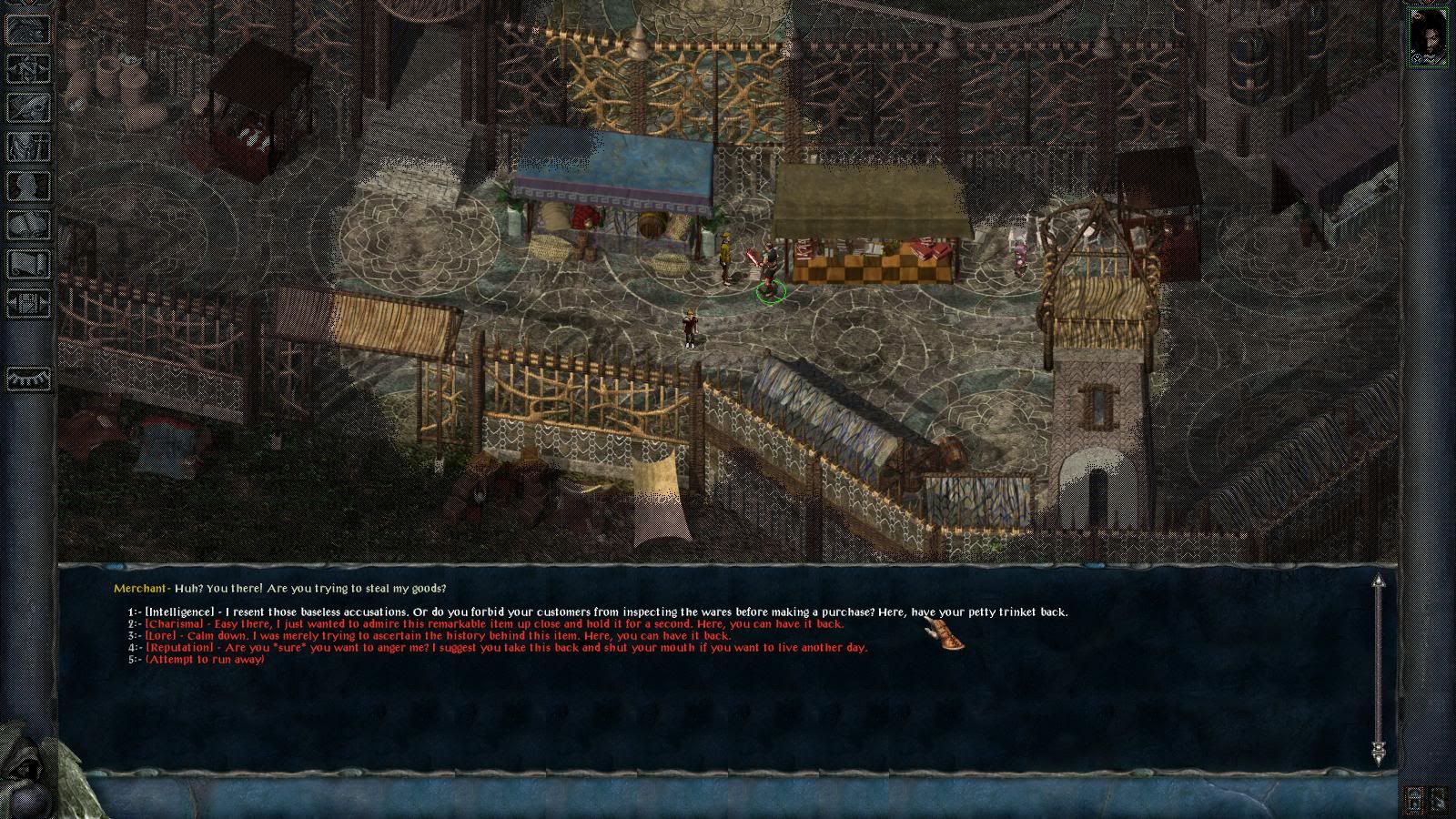Choose the [Reputation] threatening reply
Screen dimensions: 1456x819
point(506,648)
